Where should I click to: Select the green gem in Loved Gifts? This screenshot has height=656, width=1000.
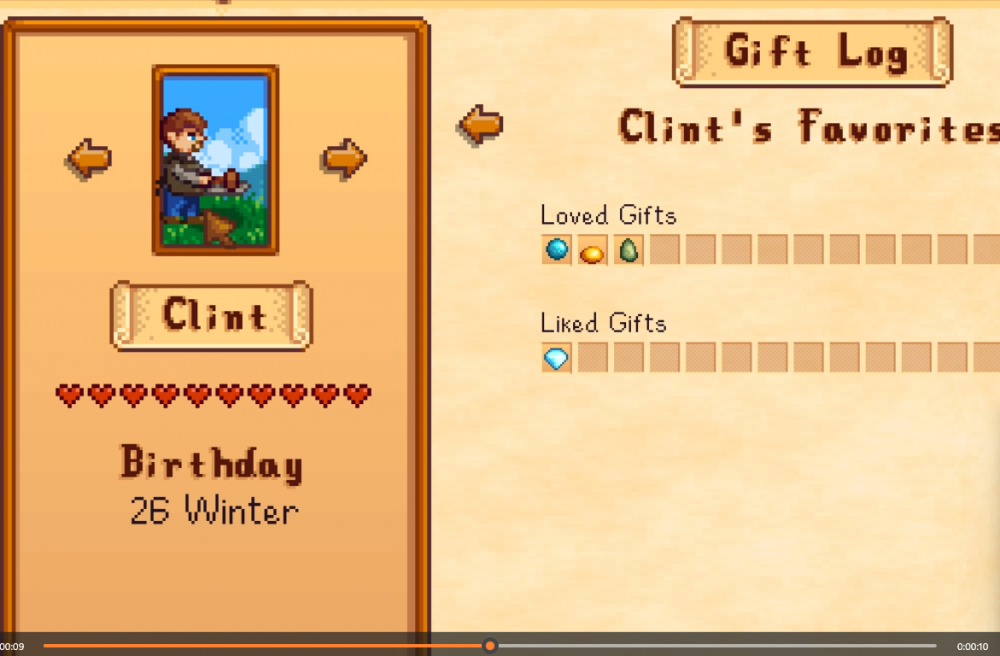coord(628,249)
